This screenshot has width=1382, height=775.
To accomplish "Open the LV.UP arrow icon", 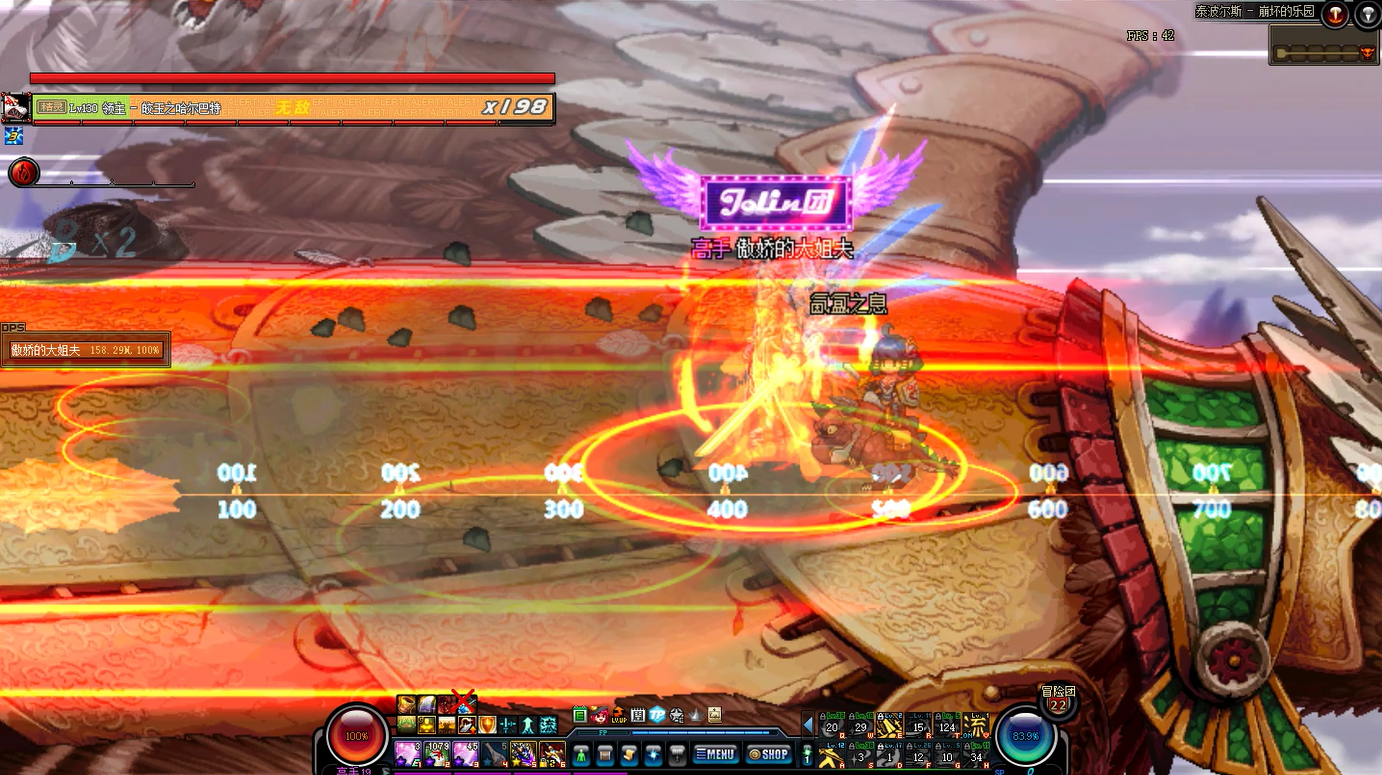I will (x=618, y=715).
